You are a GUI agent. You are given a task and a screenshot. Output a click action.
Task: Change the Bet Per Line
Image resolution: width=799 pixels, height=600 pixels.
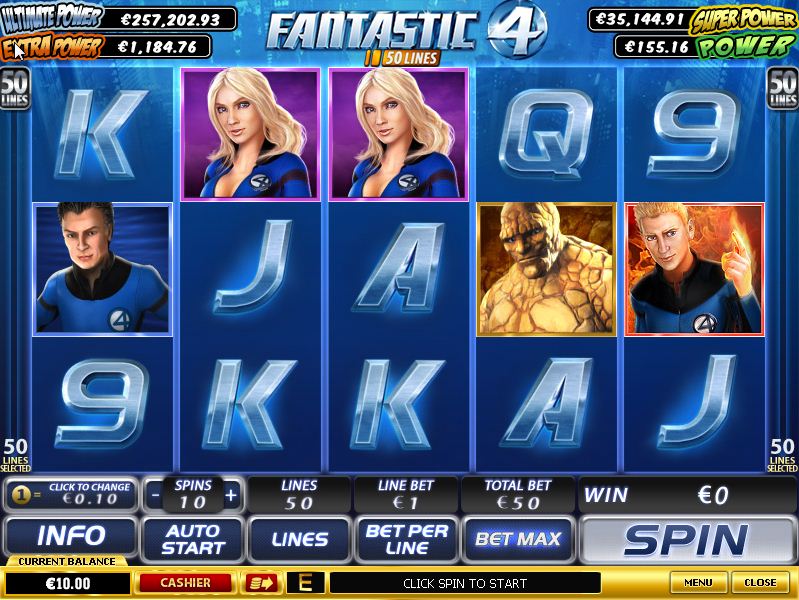point(407,539)
